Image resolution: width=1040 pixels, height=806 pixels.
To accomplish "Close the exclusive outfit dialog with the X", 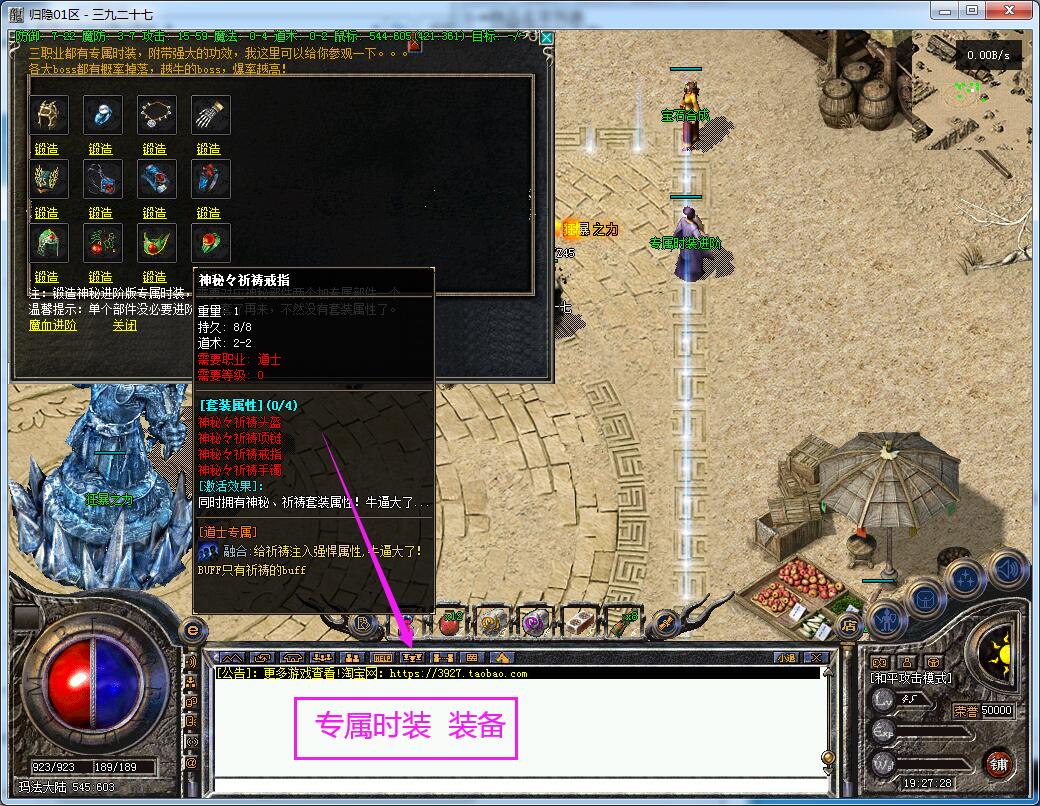I will tap(547, 38).
